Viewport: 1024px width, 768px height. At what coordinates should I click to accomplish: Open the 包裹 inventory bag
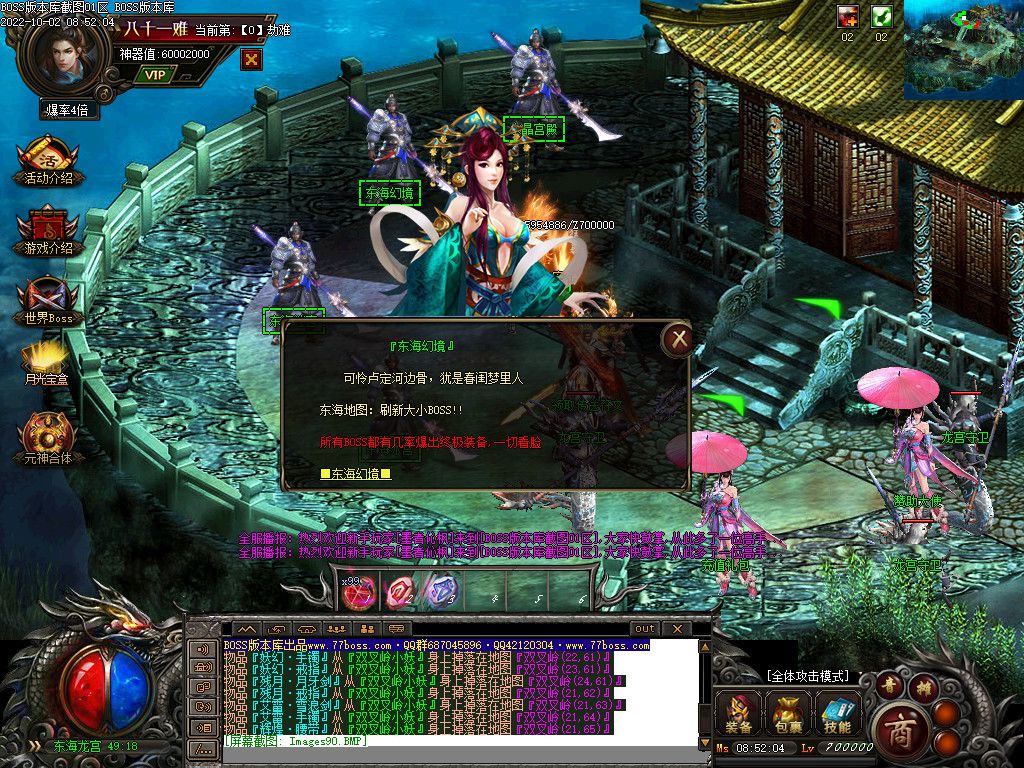point(787,714)
